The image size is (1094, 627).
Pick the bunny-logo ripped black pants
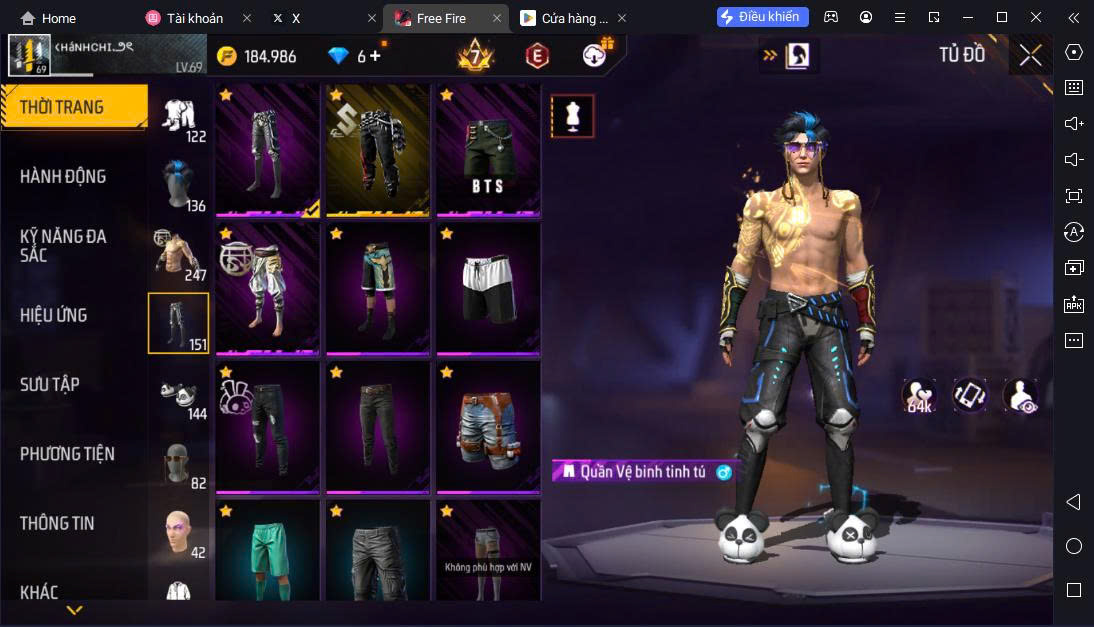[267, 427]
